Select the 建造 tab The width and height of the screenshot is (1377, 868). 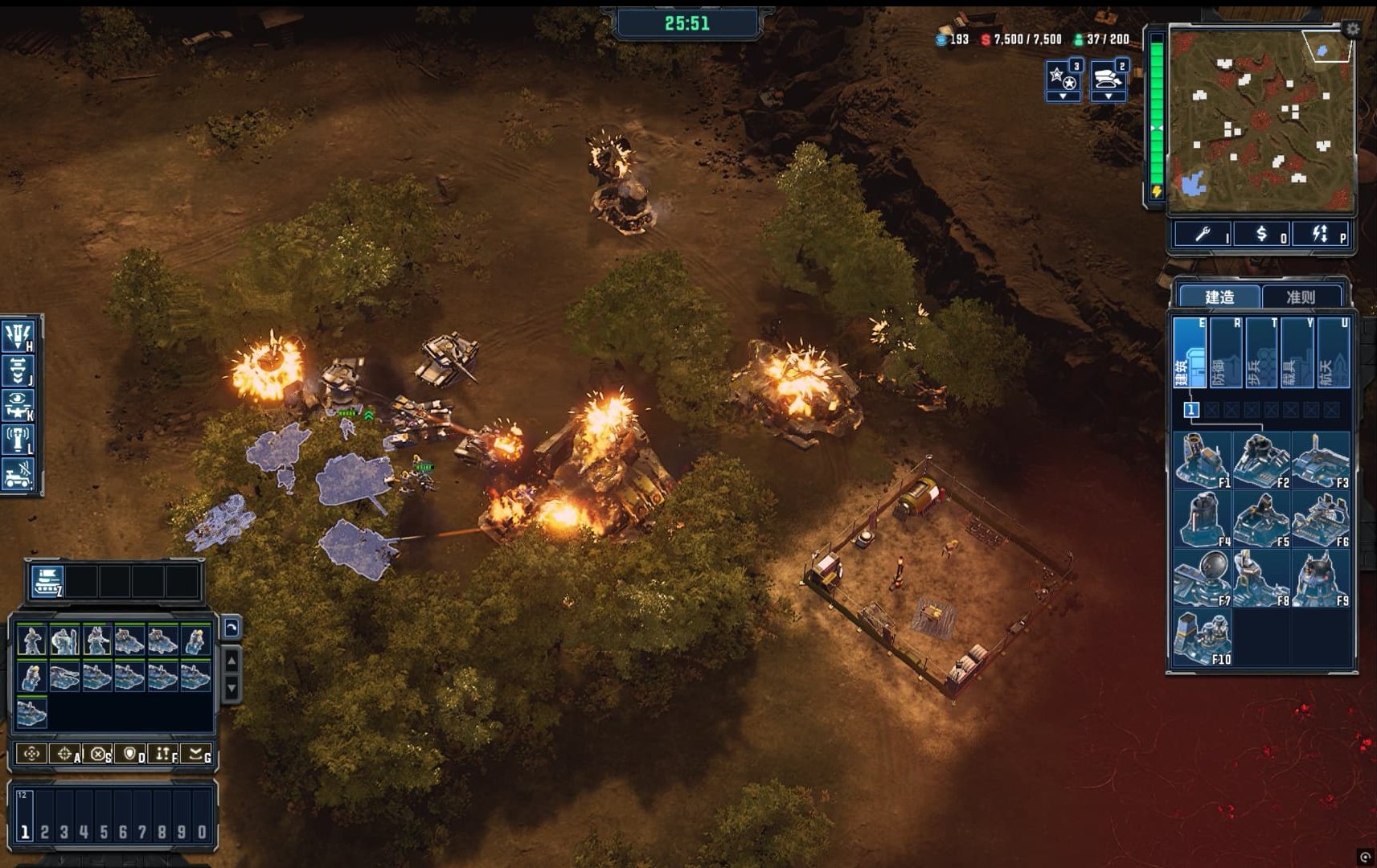click(1219, 297)
